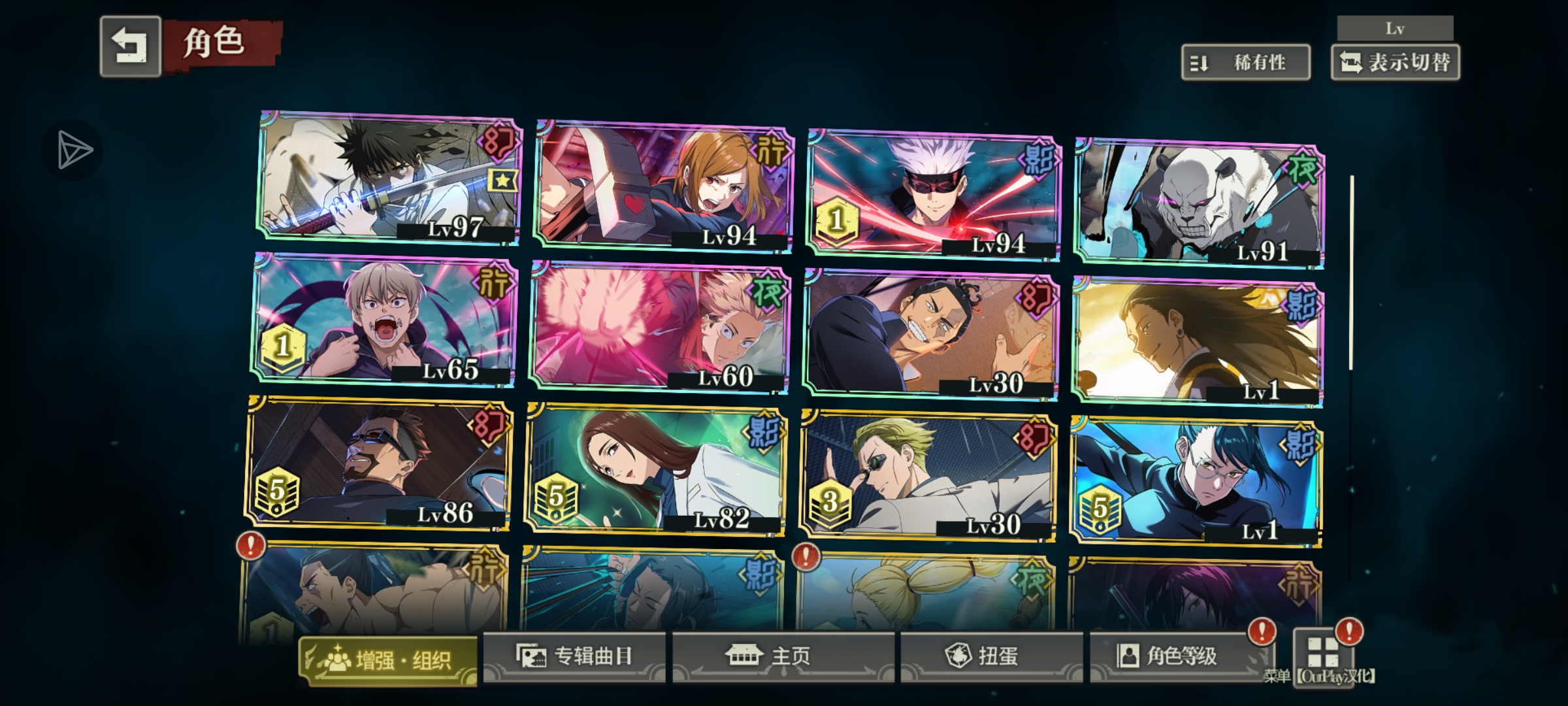Pick the Lv82 long-haired woman card
The image size is (1568, 706).
point(656,469)
